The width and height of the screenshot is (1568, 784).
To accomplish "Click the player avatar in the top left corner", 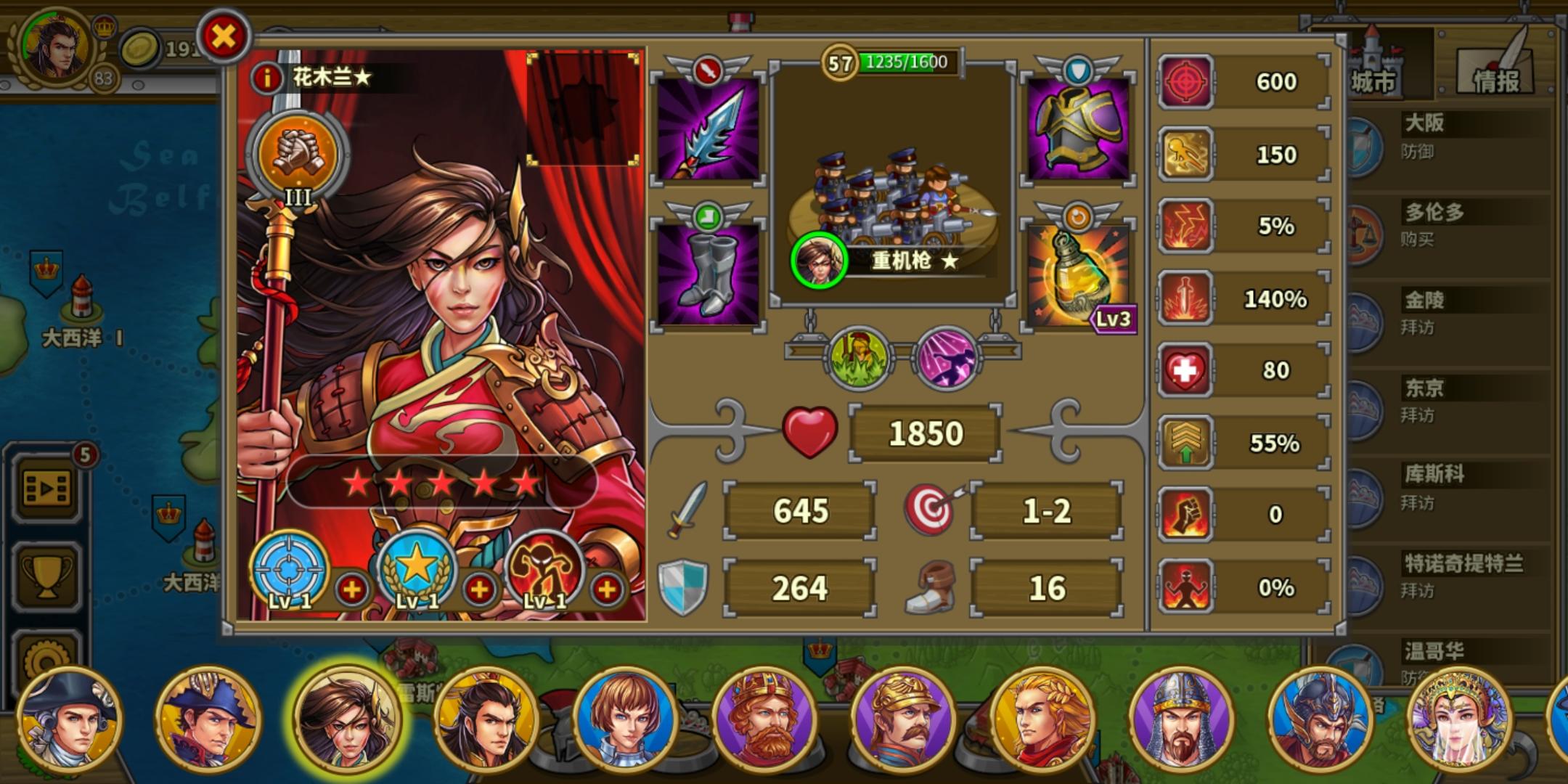I will 54,44.
